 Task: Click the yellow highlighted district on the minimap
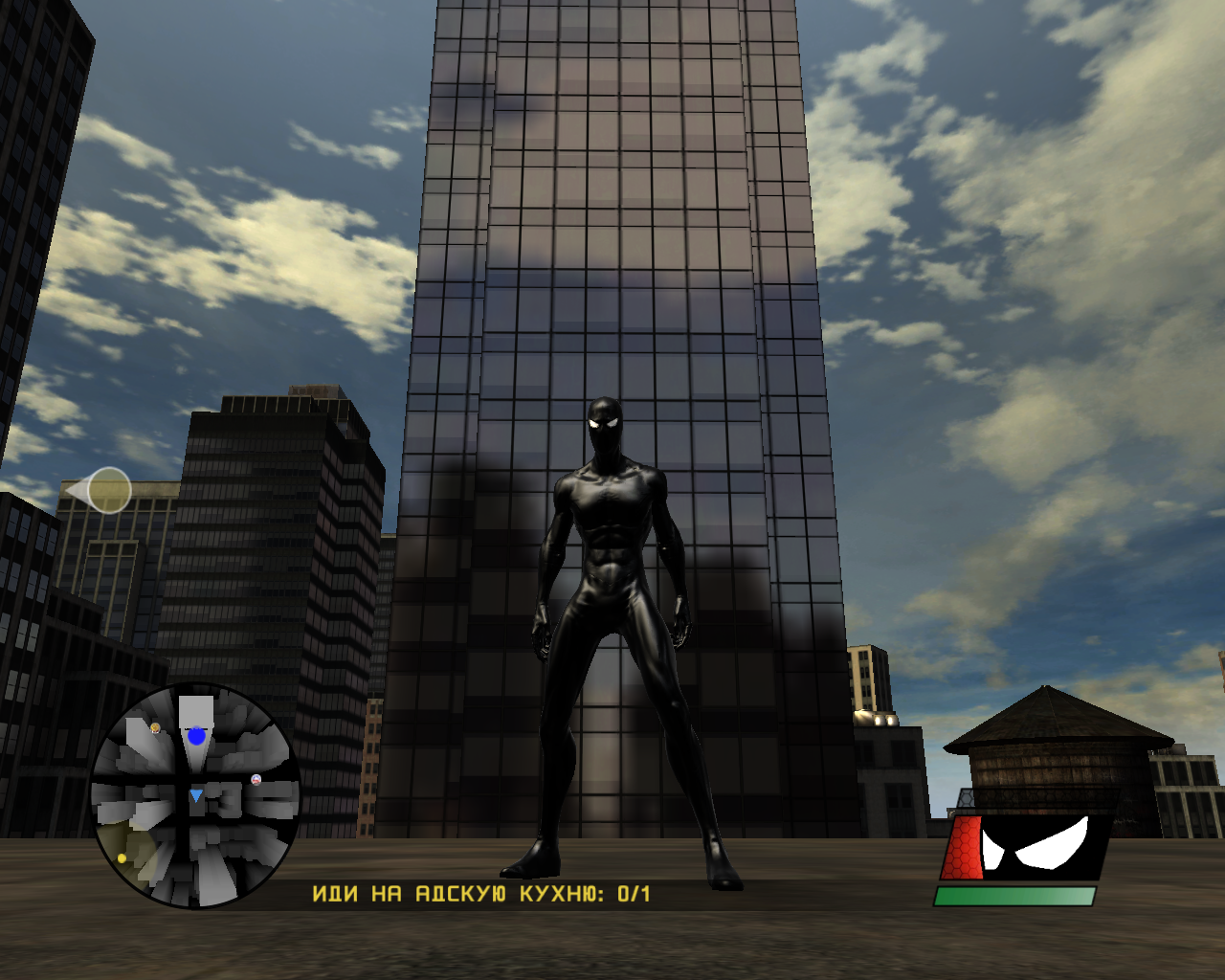click(x=132, y=847)
